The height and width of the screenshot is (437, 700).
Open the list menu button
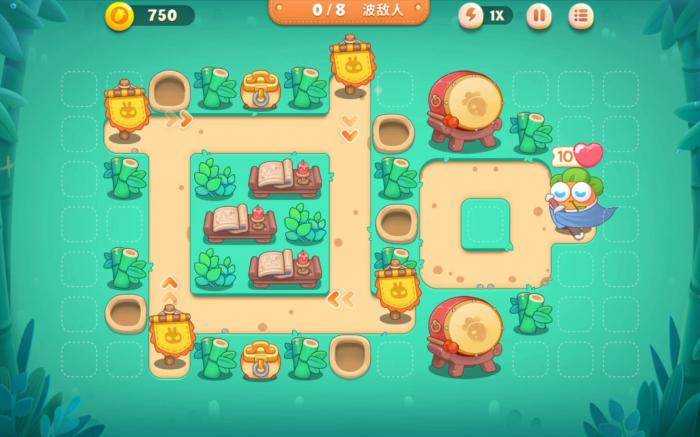pos(581,15)
